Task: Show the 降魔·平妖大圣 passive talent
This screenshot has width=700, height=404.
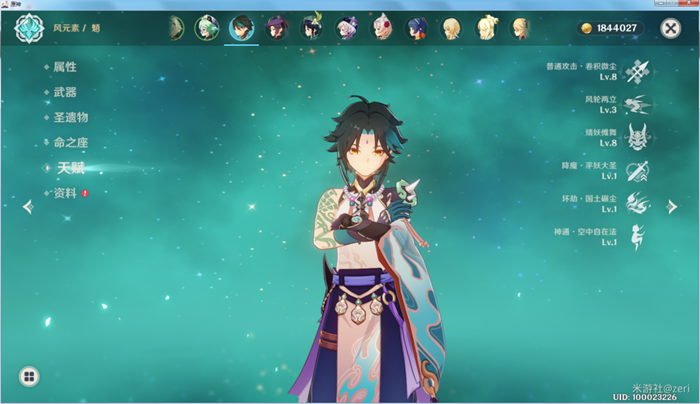Action: tap(637, 170)
